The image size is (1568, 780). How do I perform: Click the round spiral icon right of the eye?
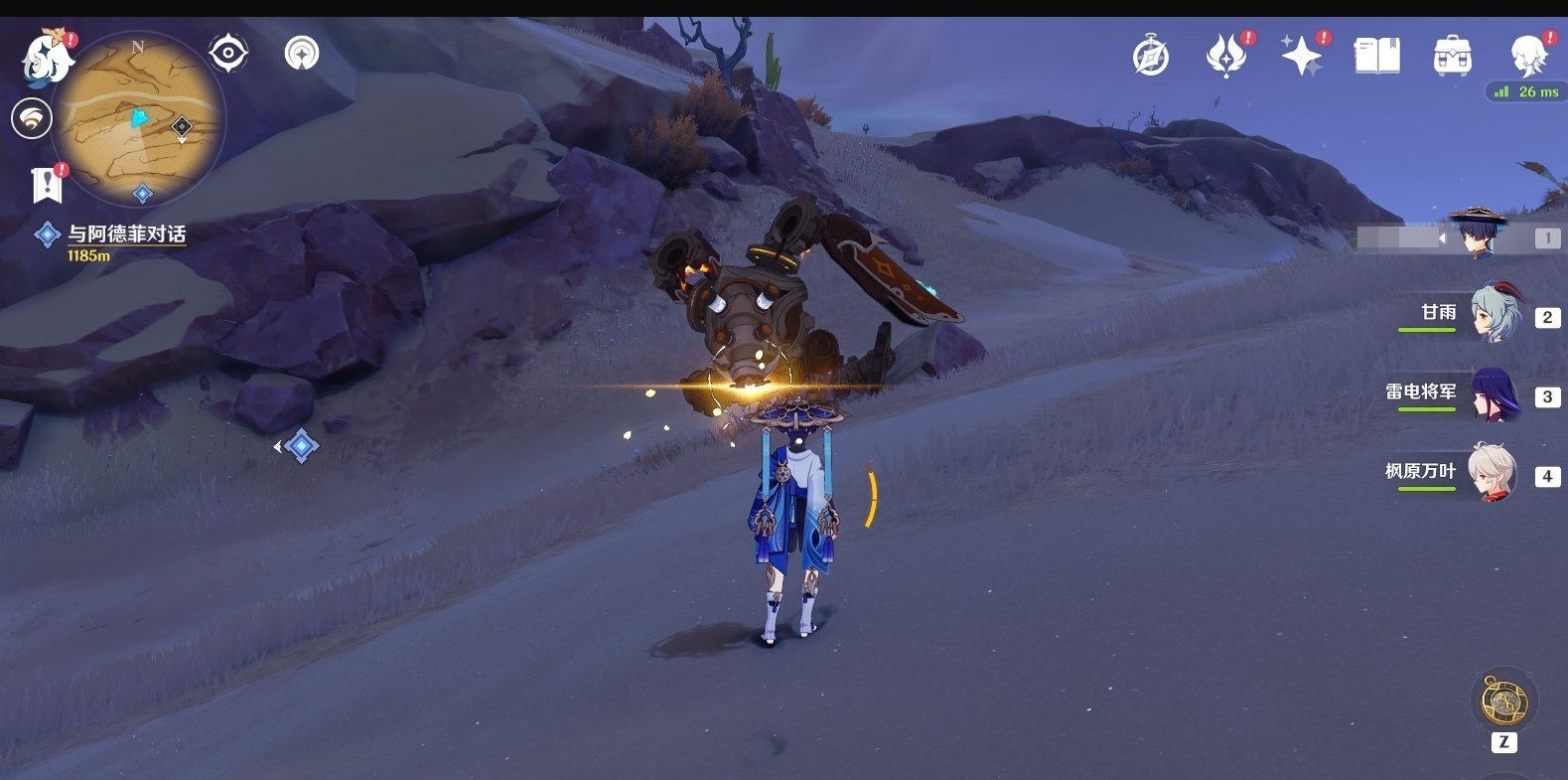[301, 53]
